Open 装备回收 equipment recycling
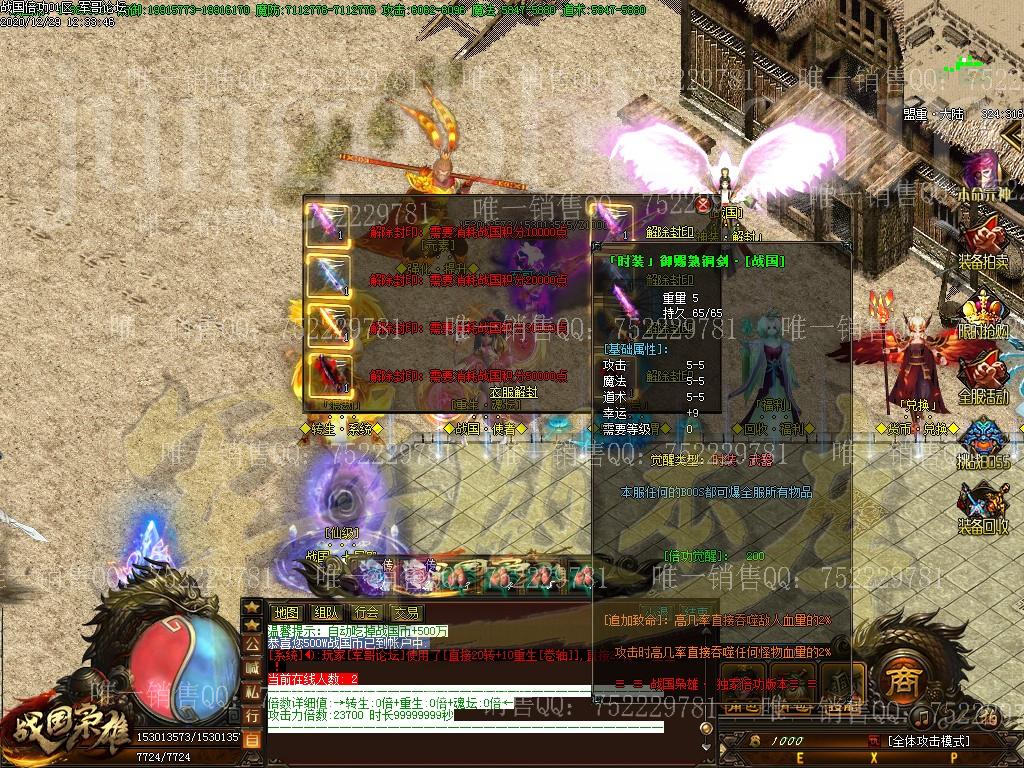The height and width of the screenshot is (768, 1024). tap(984, 510)
